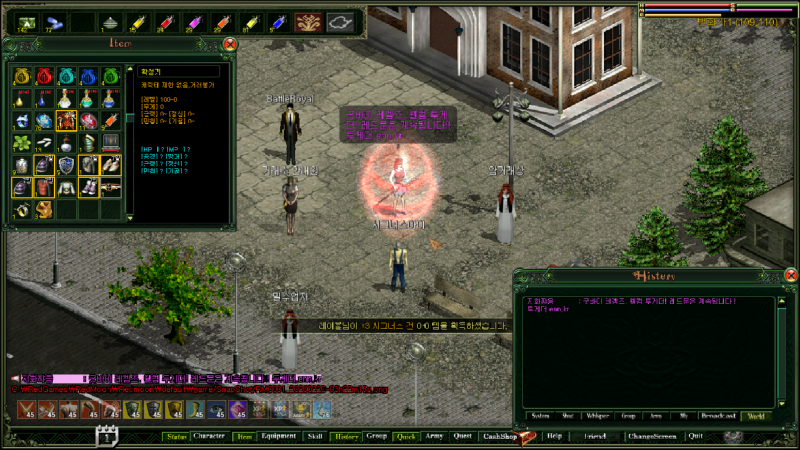The image size is (800, 450).
Task: Close the History chat window
Action: point(790,276)
